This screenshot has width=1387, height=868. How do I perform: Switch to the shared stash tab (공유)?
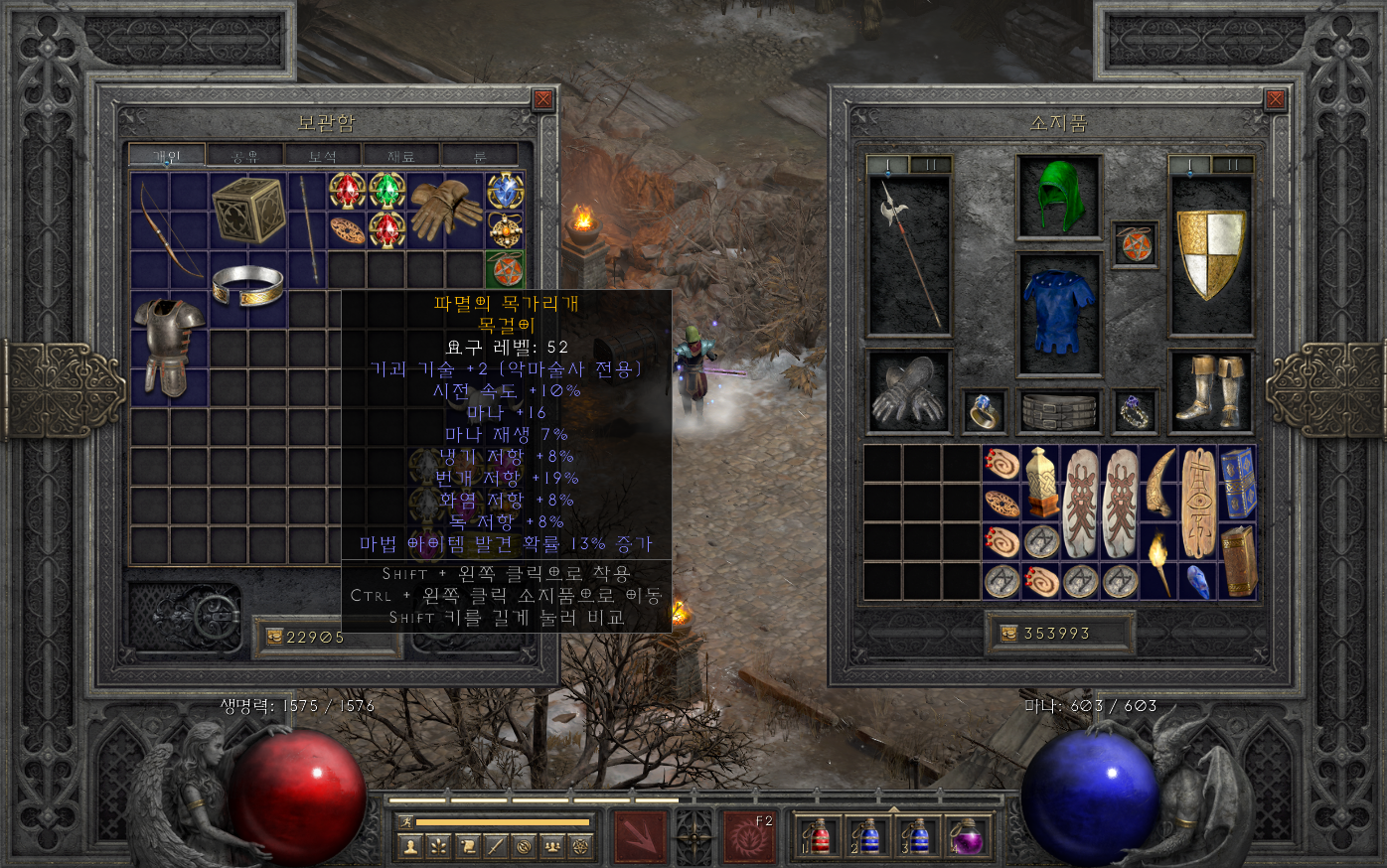244,156
